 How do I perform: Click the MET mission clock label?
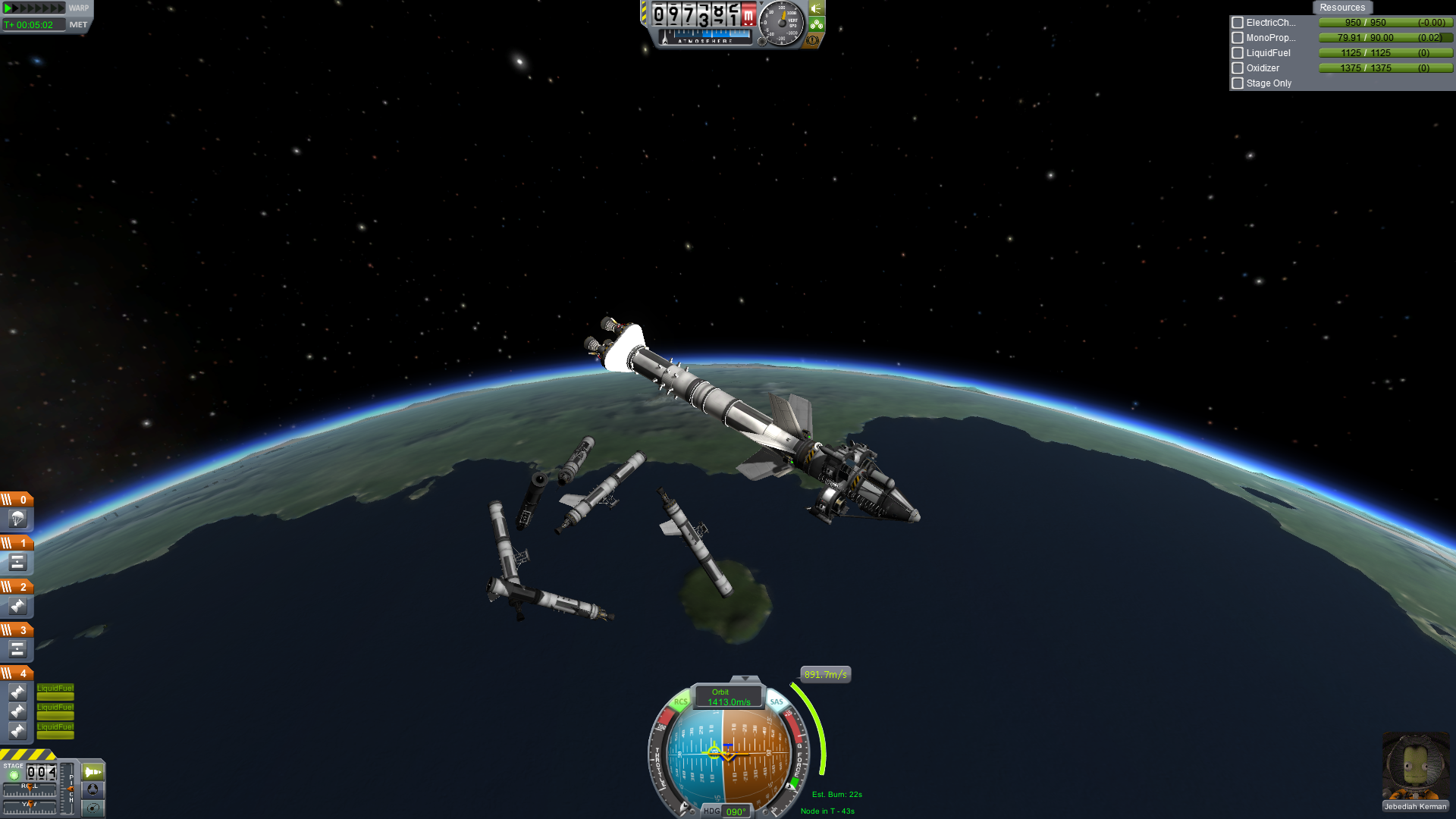pyautogui.click(x=78, y=25)
